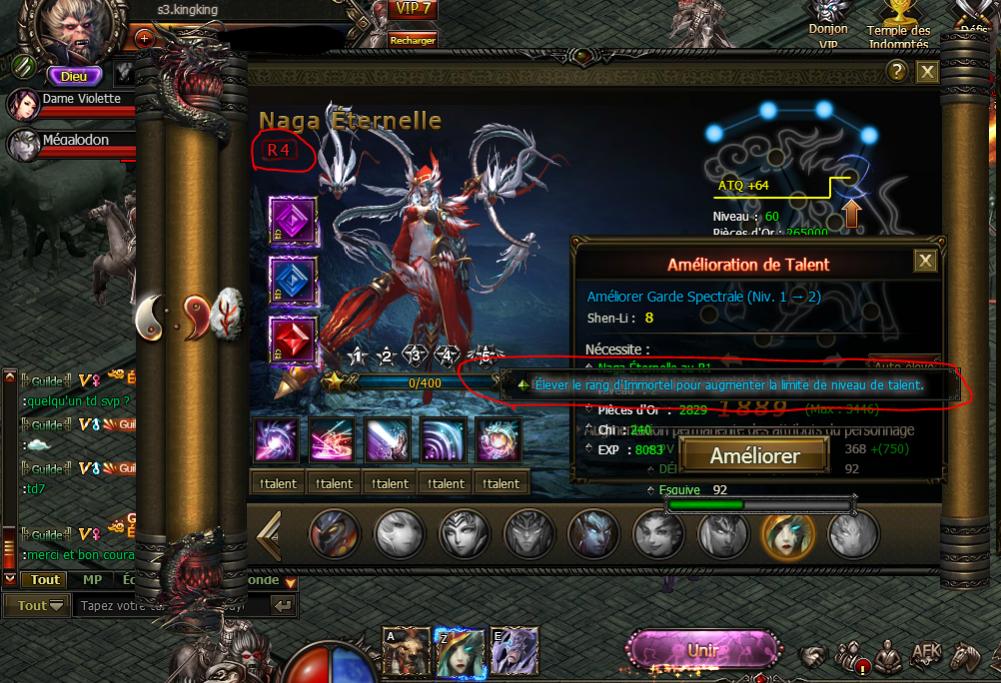Open the Tout chat channel dropdown
Image resolution: width=1001 pixels, height=683 pixels.
click(42, 605)
